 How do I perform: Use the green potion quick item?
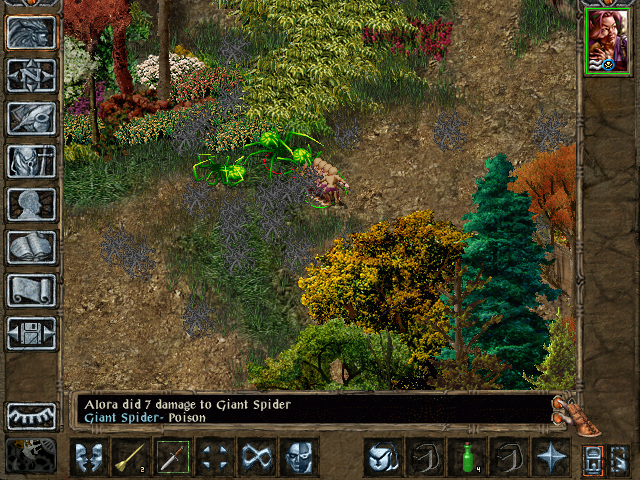[467, 458]
